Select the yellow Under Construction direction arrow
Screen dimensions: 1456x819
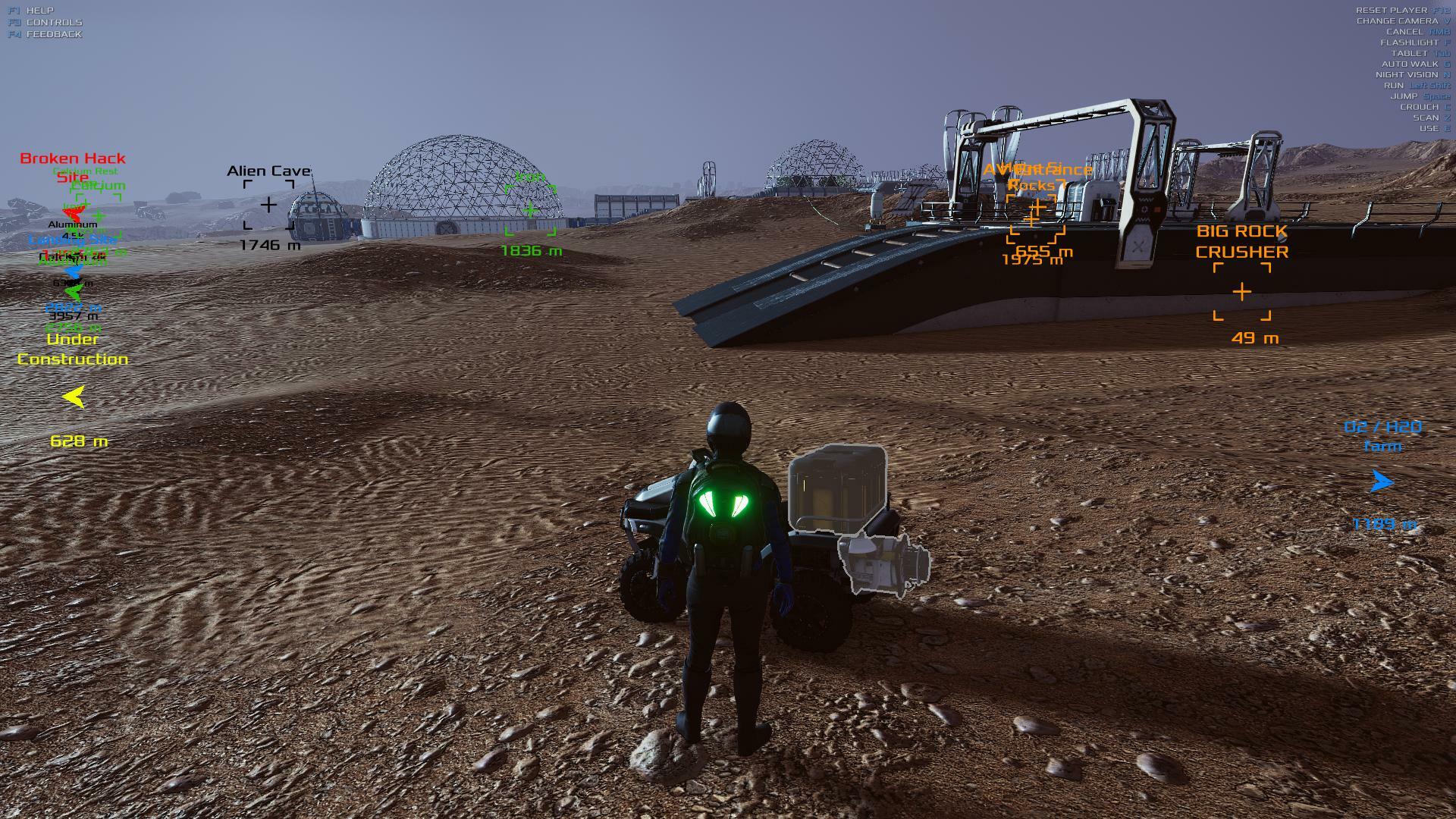pyautogui.click(x=74, y=397)
